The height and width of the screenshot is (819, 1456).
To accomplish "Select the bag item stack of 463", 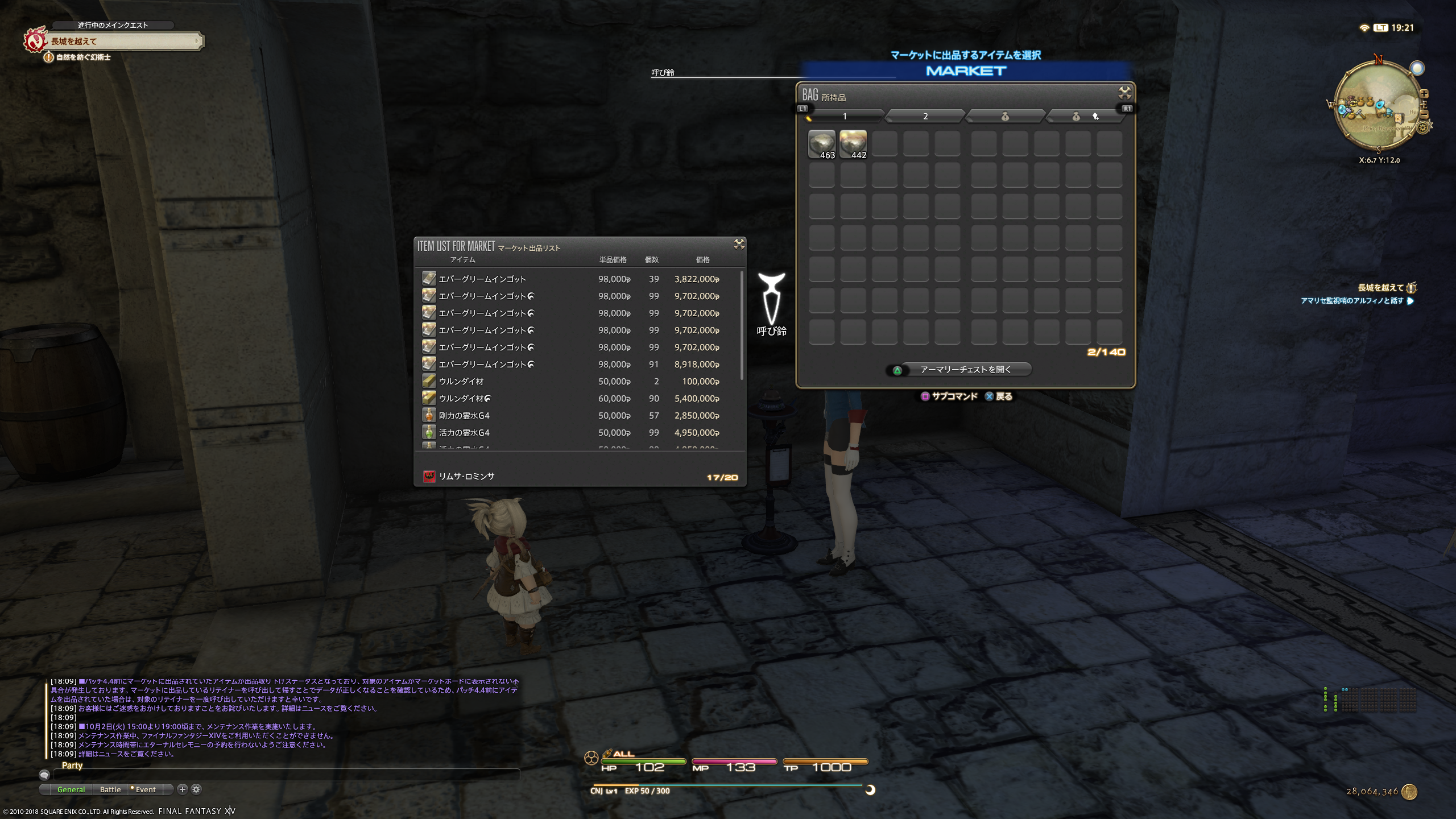I will coord(822,144).
